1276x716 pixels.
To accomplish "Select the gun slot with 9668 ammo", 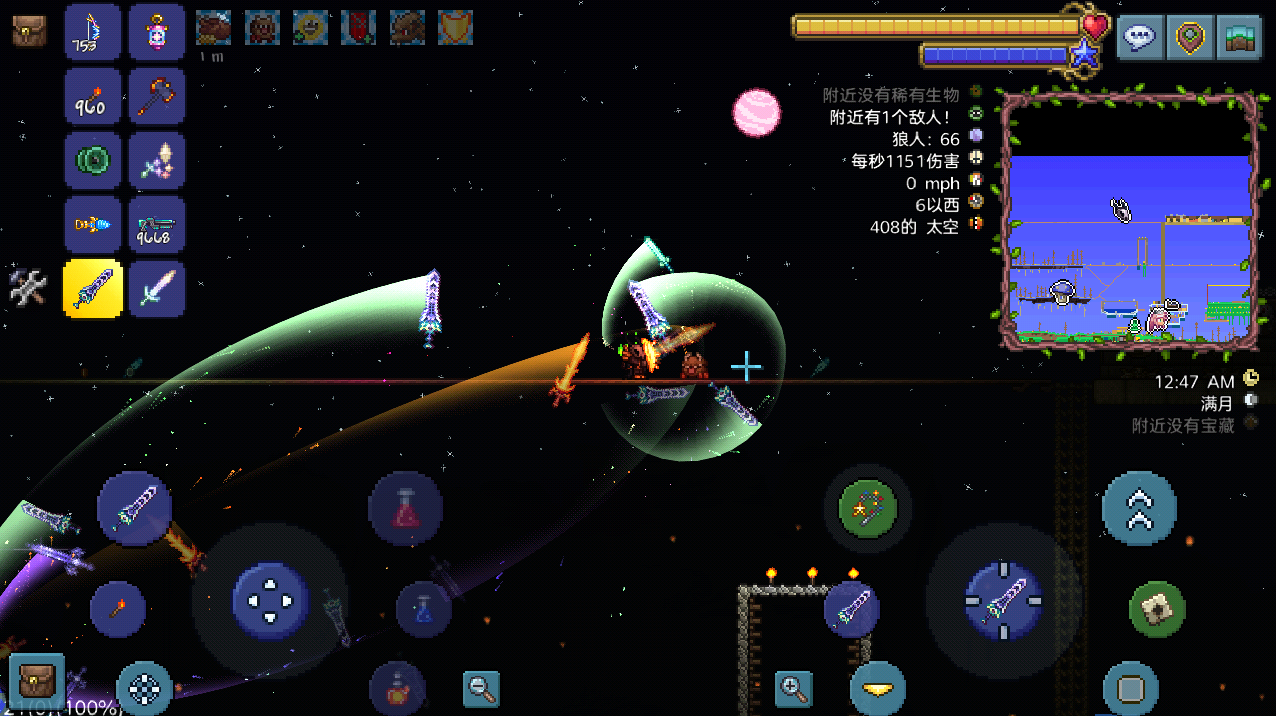I will [x=157, y=225].
